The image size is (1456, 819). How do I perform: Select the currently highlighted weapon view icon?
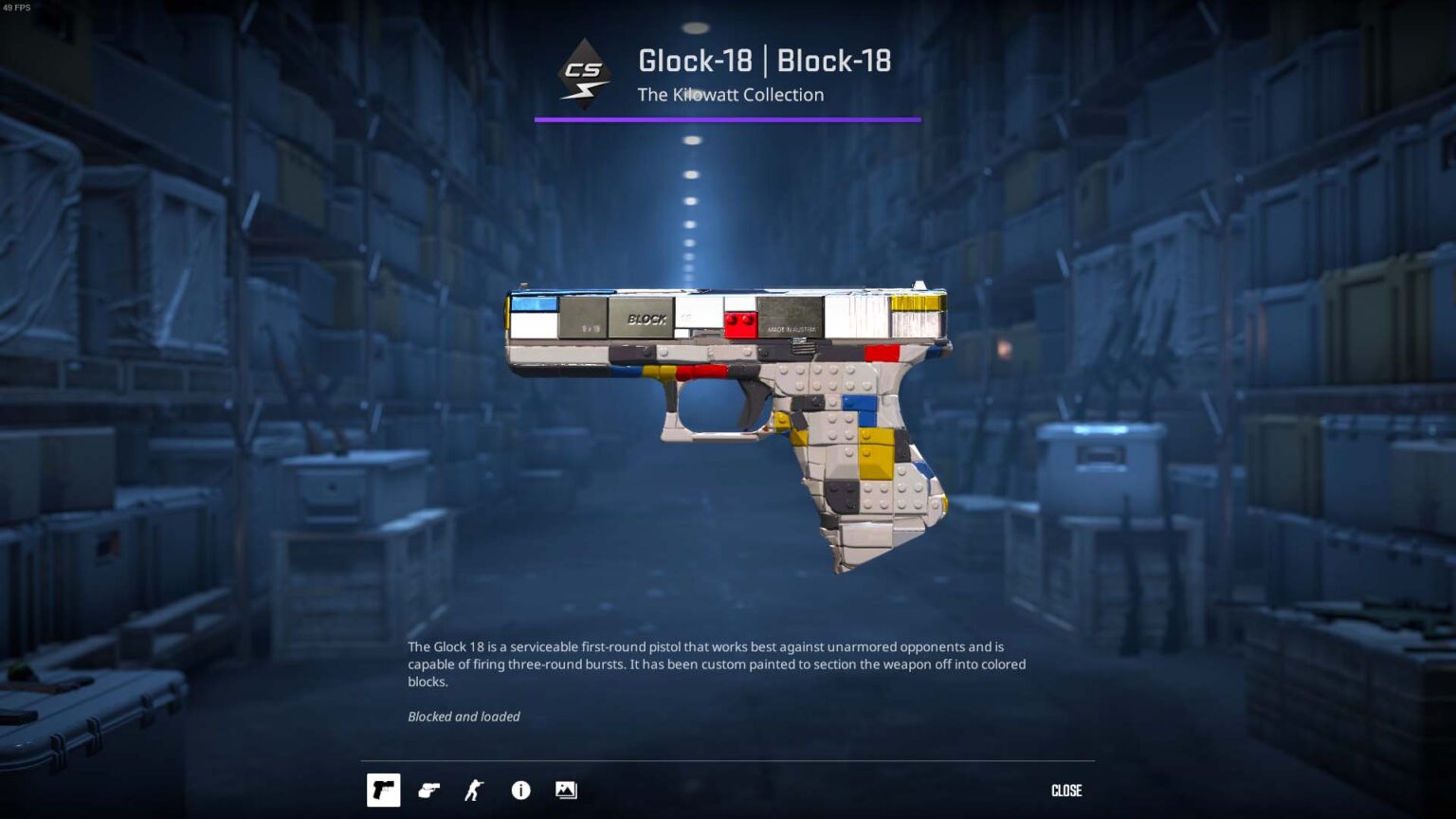click(x=384, y=790)
